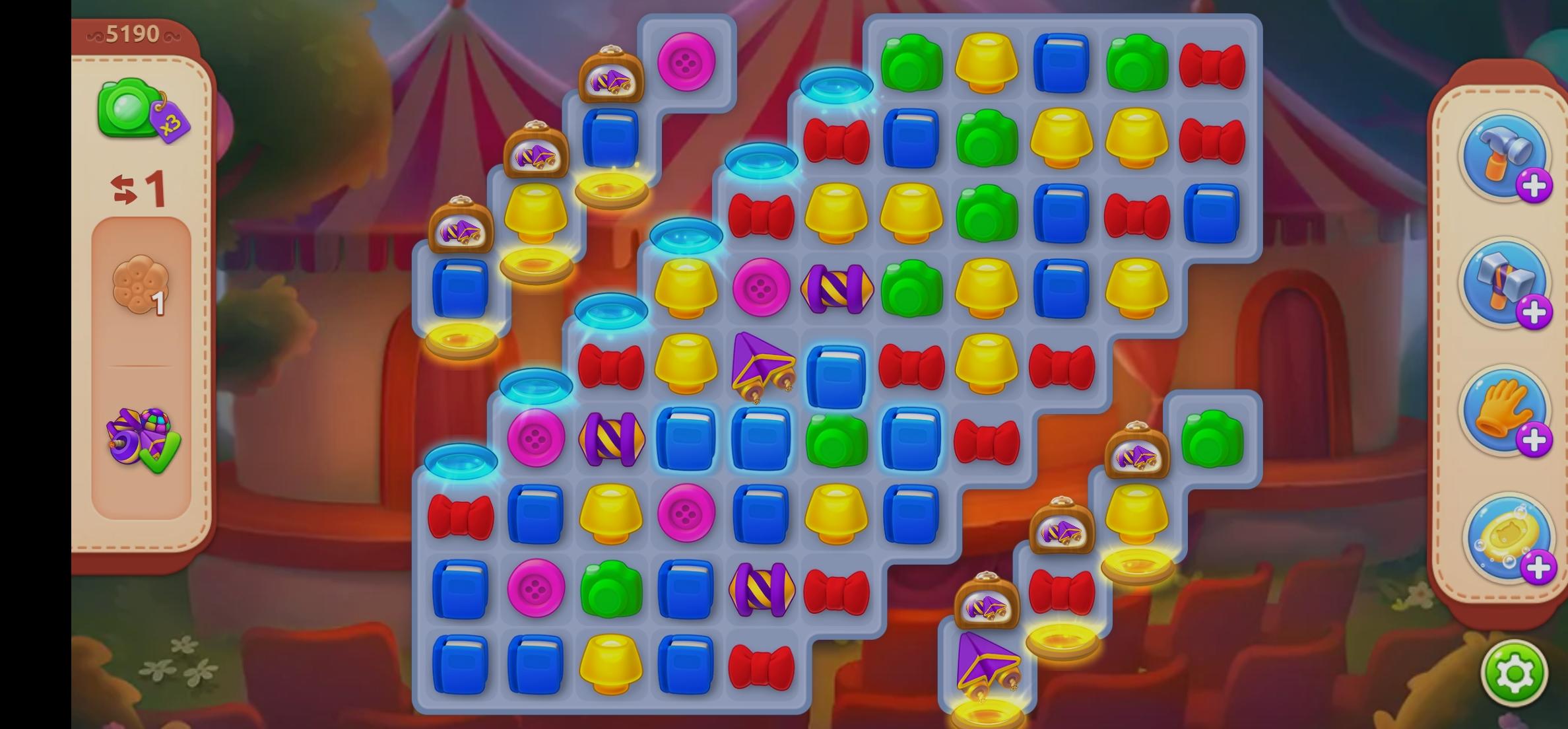This screenshot has height=729, width=1568.
Task: Select the pink button piece near board center
Action: tap(762, 288)
